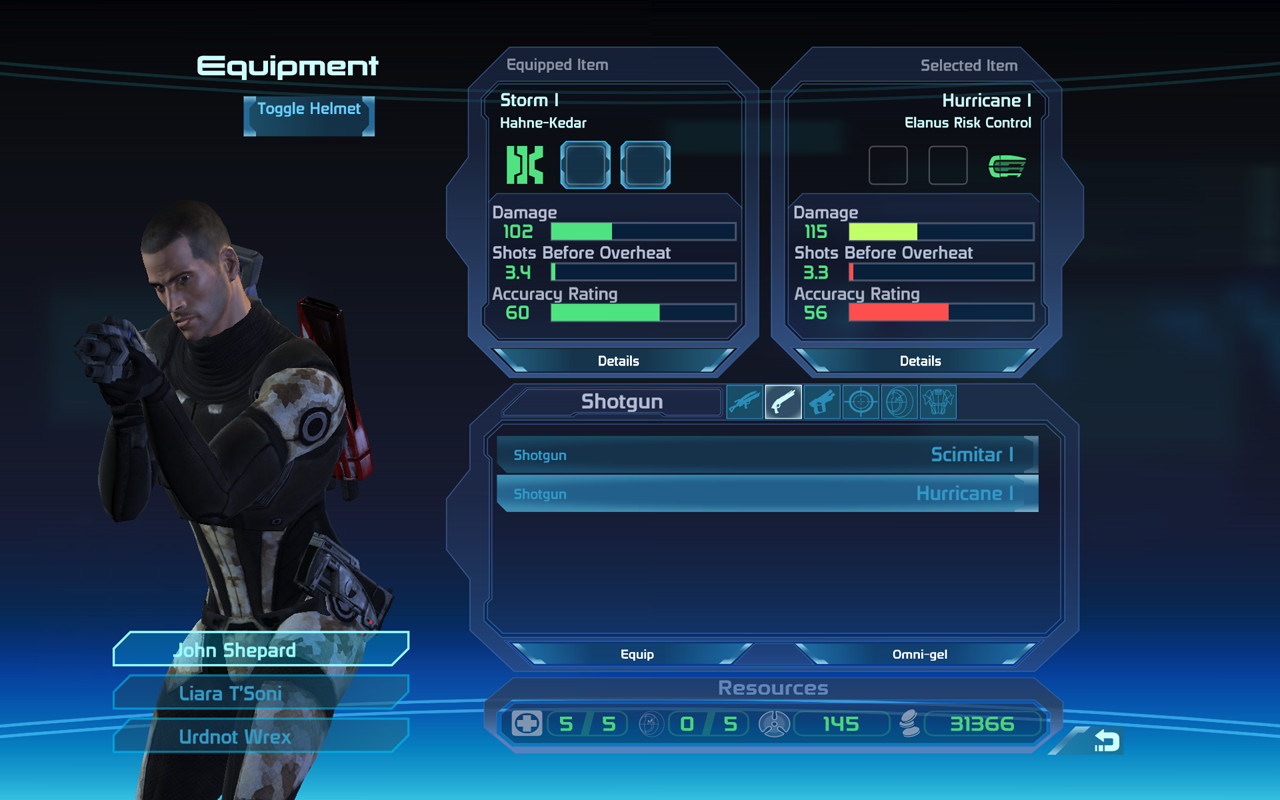Viewport: 1280px width, 800px height.
Task: Convert selected item to Omni-gel
Action: 919,654
